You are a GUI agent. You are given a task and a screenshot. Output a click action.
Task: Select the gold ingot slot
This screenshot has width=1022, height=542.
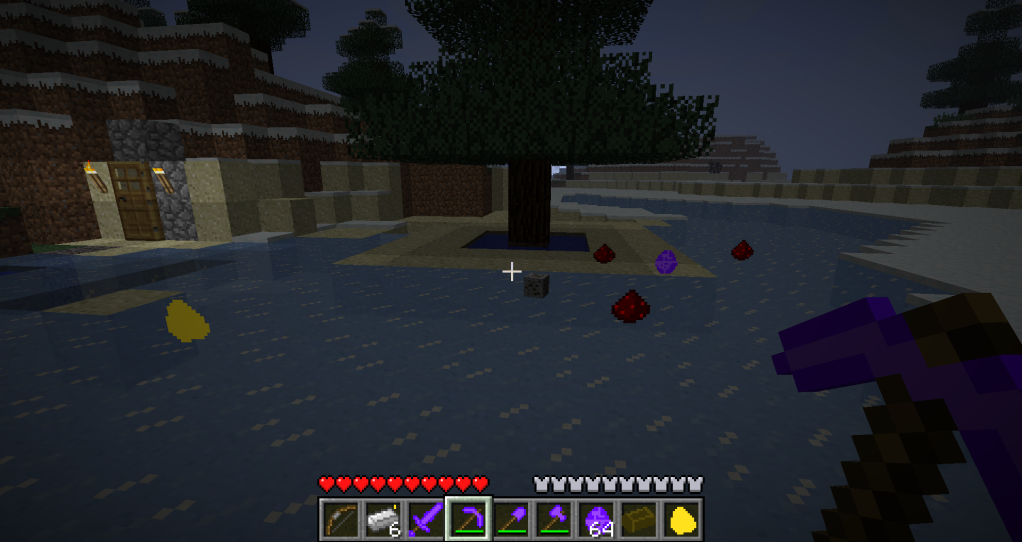[640, 518]
